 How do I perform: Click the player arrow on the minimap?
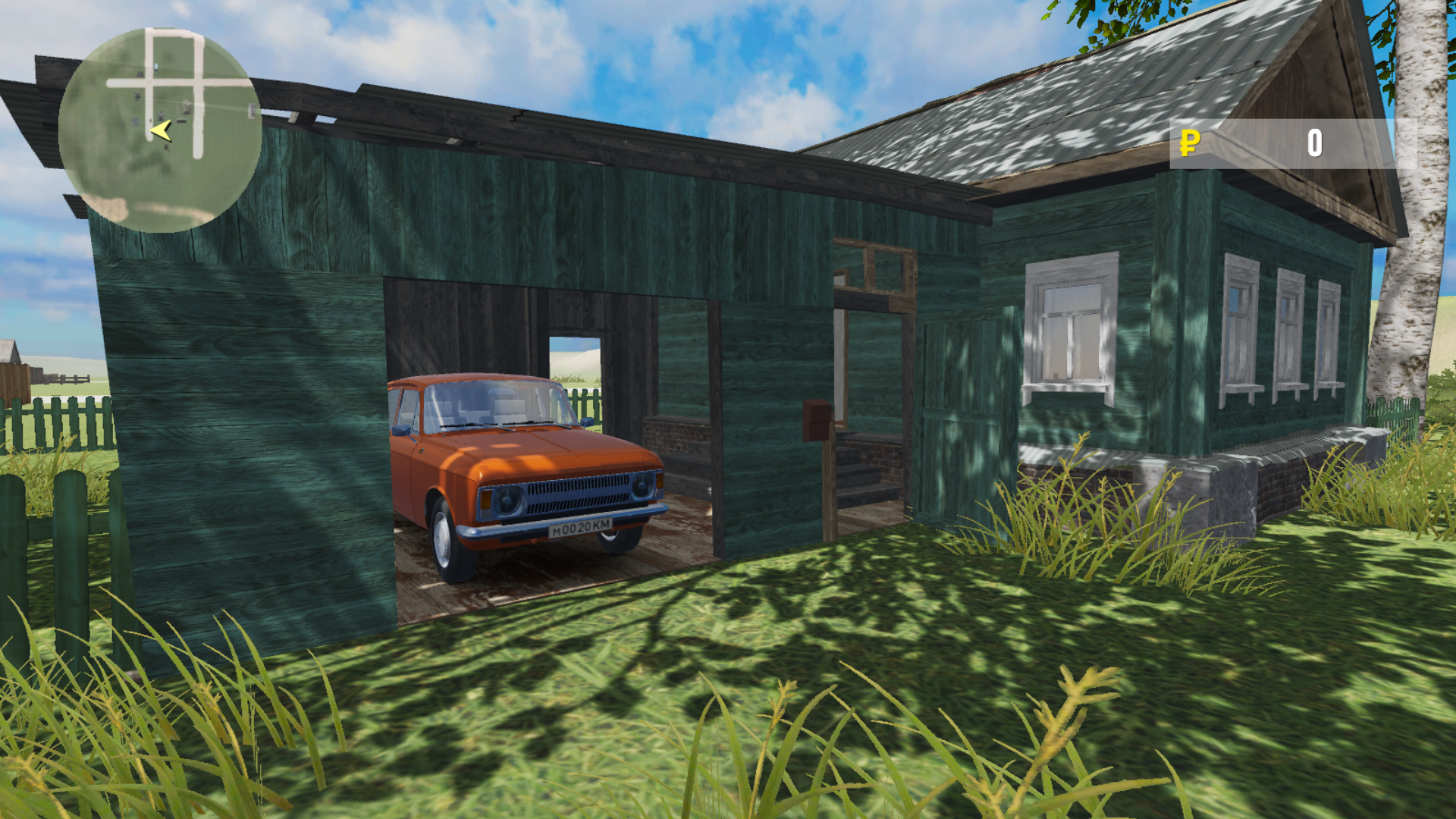[x=162, y=128]
